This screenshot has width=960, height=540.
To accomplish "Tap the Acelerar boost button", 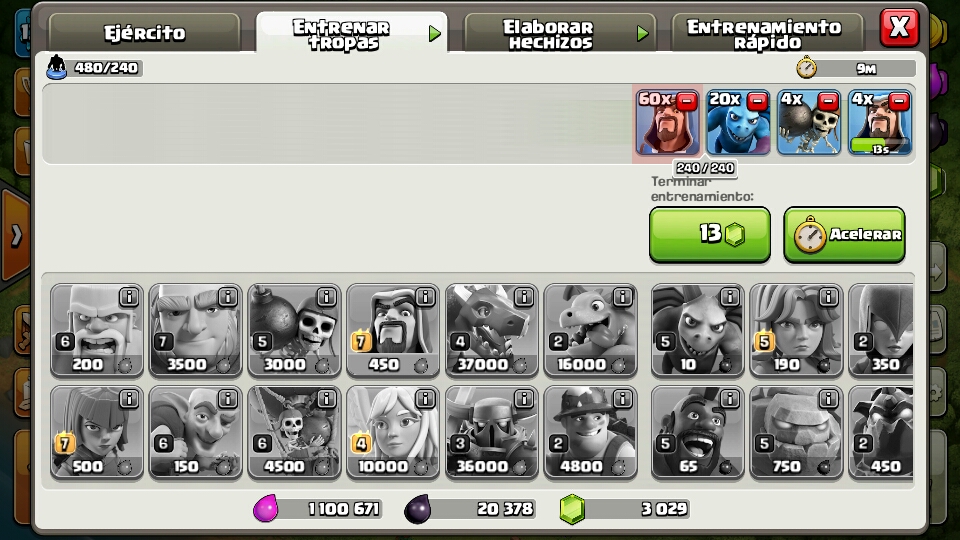I will pyautogui.click(x=844, y=234).
